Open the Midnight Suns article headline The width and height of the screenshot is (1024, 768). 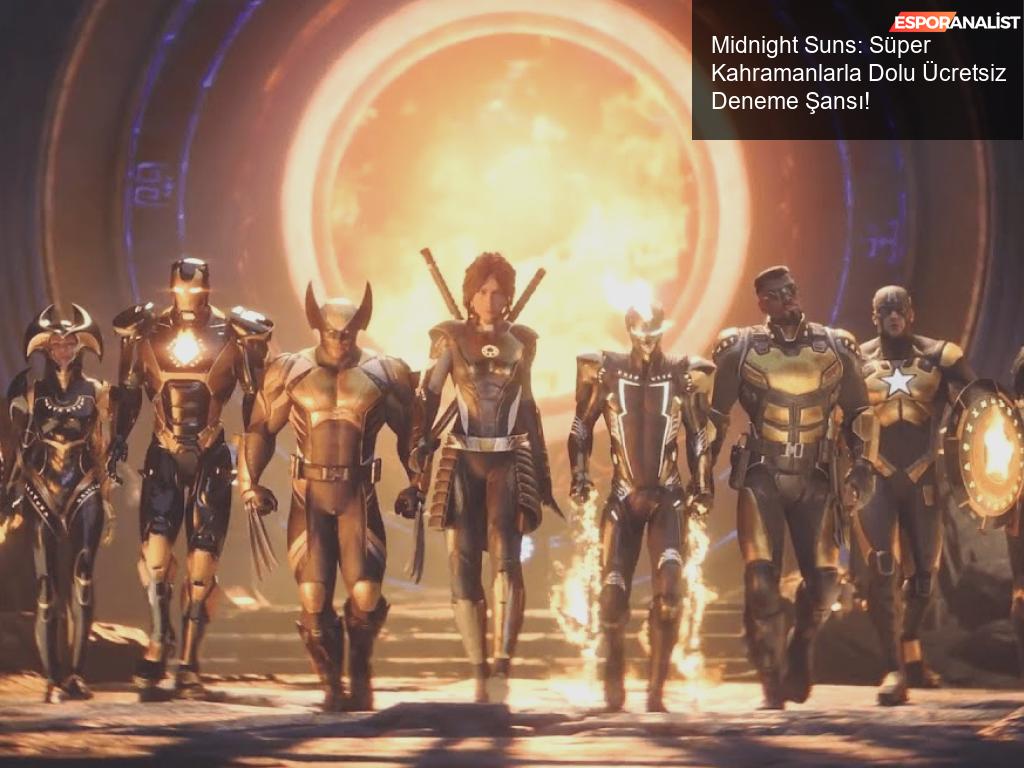[x=858, y=74]
